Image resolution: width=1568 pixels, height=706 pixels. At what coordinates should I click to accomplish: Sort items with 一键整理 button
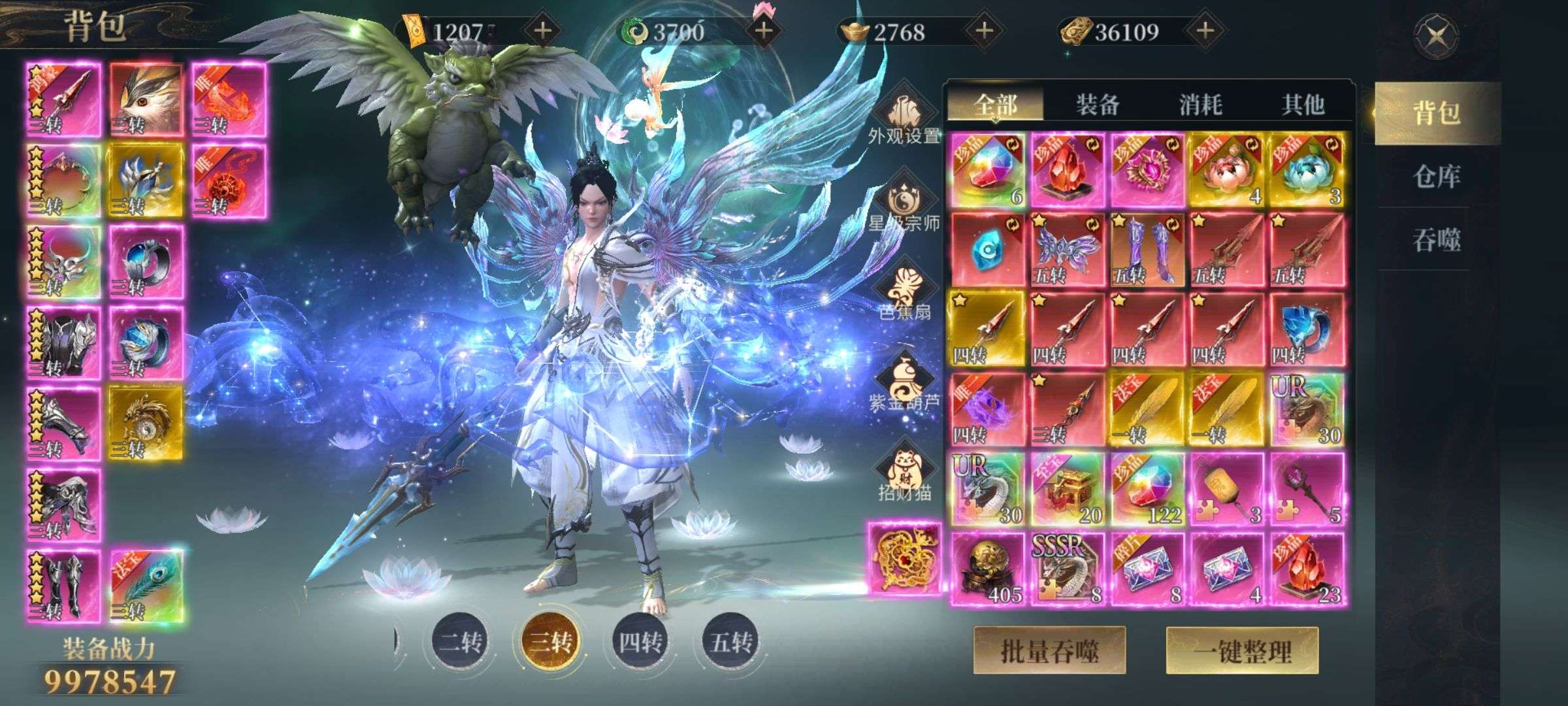(1242, 651)
